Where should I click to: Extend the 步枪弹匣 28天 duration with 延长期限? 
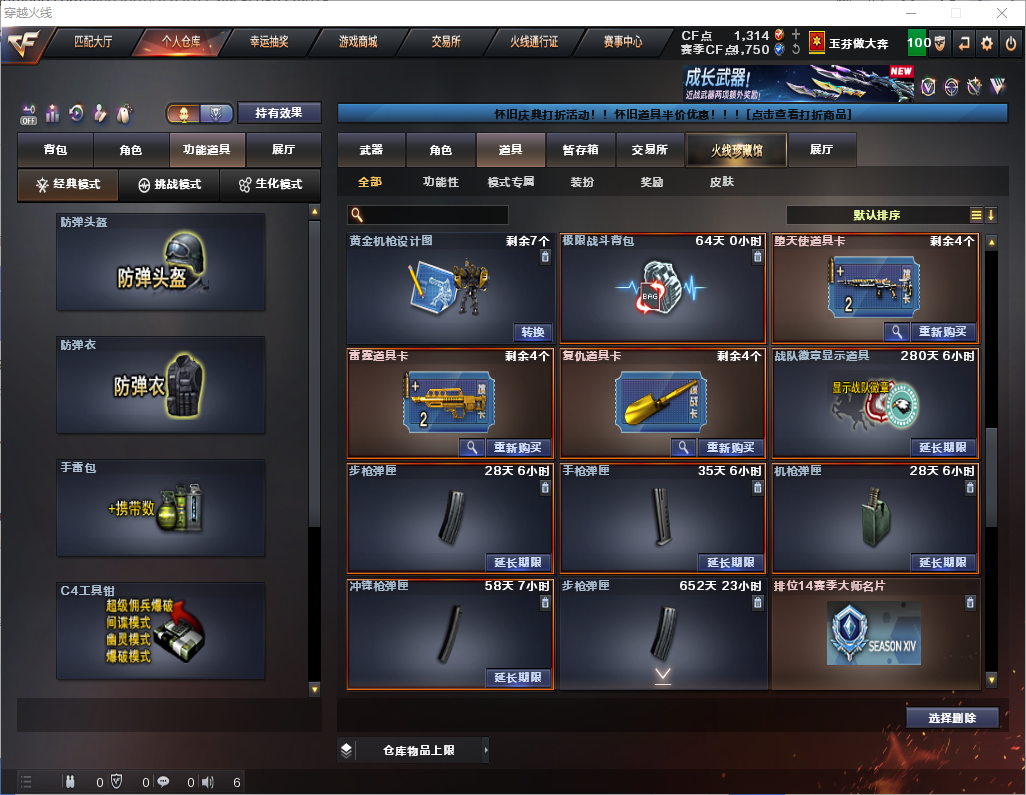(x=518, y=562)
